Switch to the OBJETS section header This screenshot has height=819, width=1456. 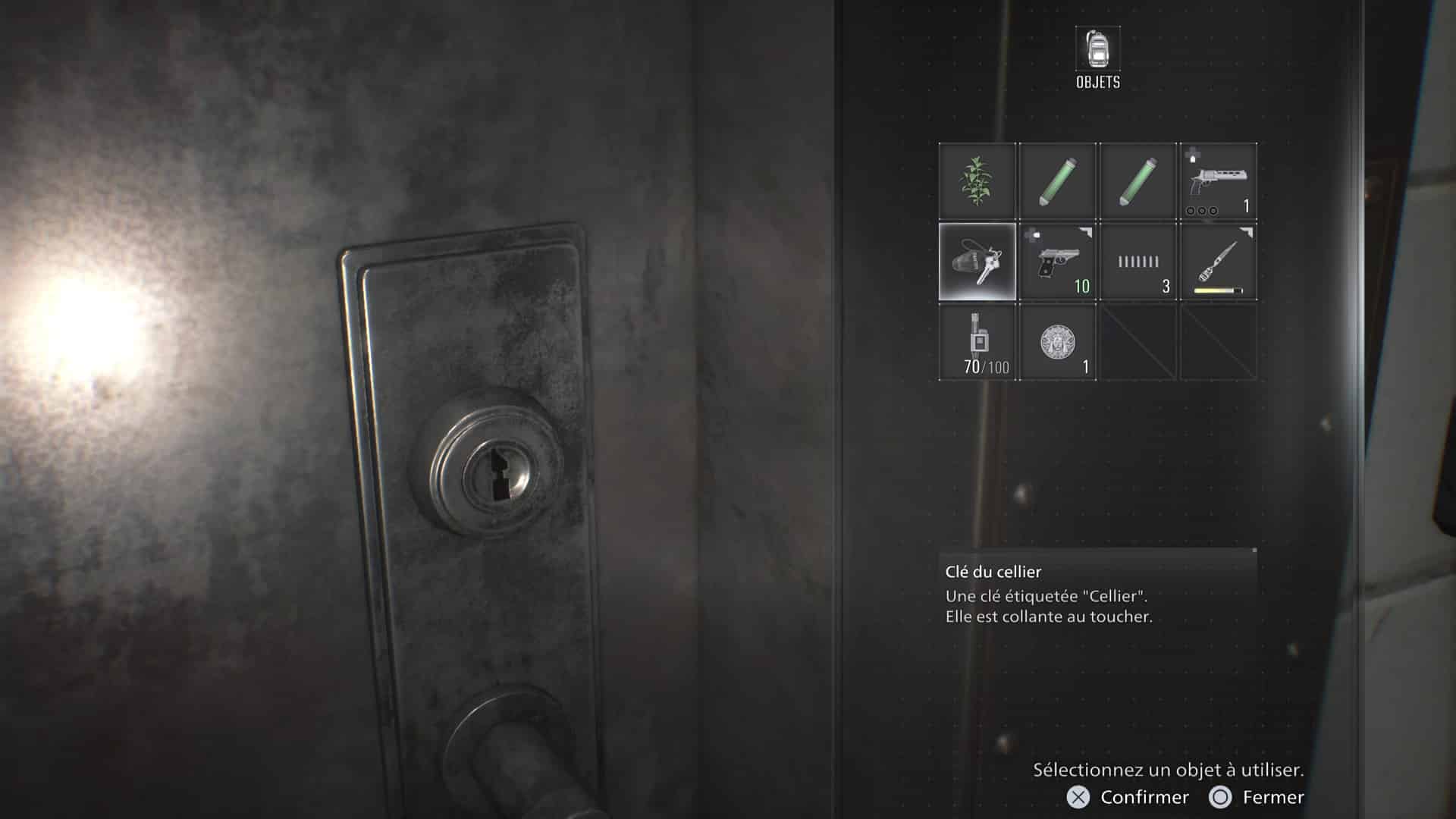[x=1097, y=82]
